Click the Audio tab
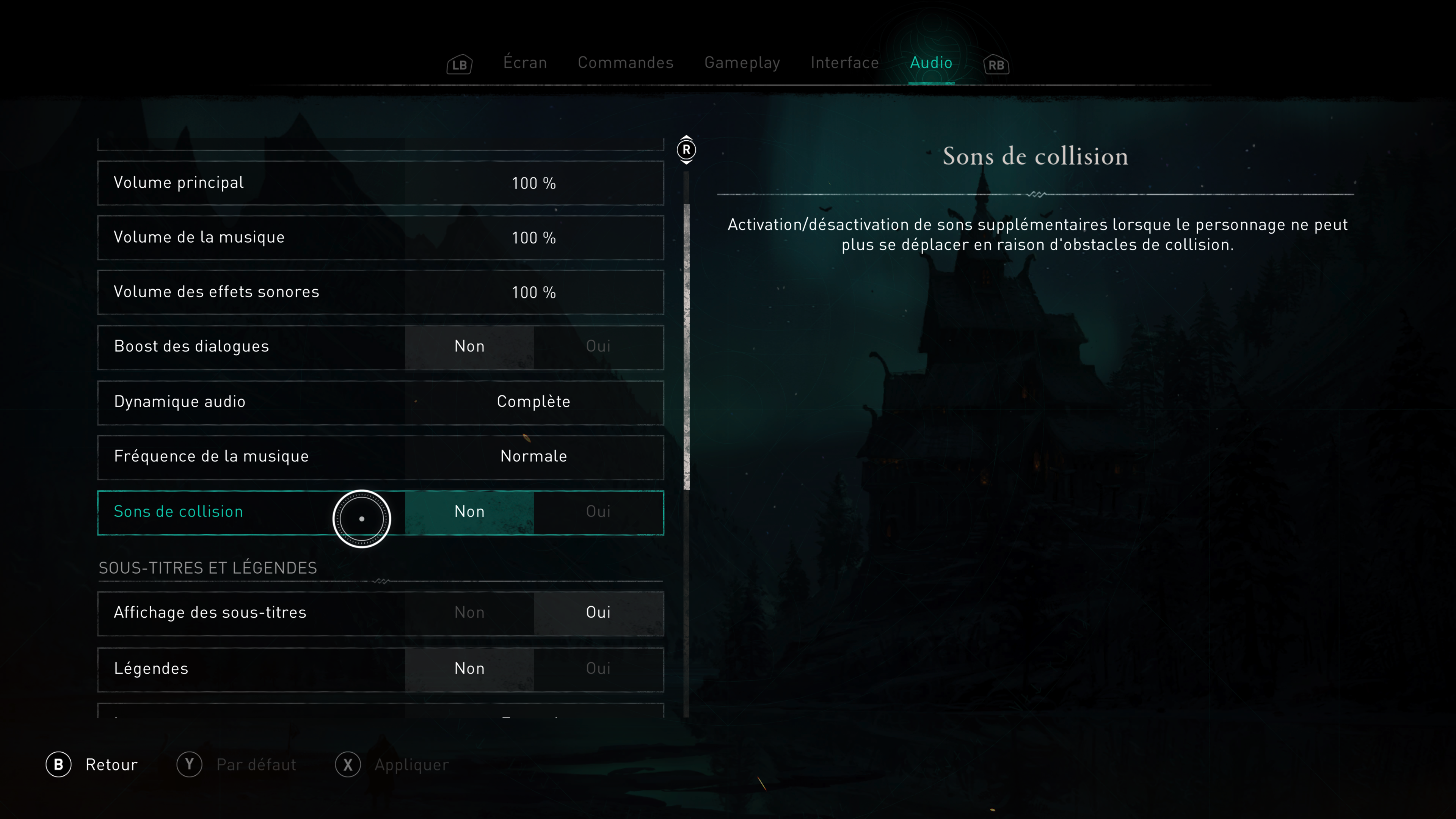 931,63
